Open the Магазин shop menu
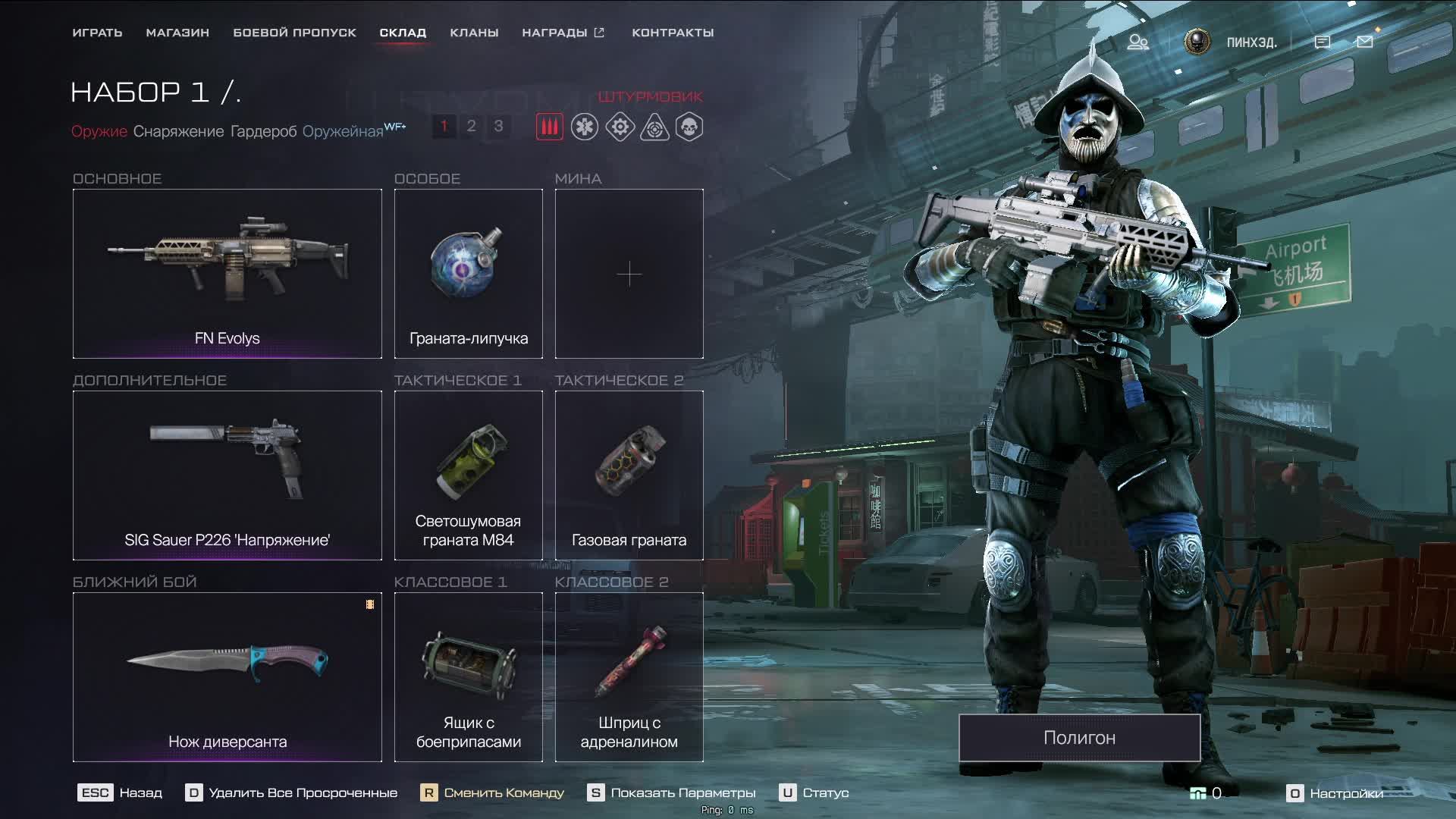Viewport: 1456px width, 819px height. [177, 33]
